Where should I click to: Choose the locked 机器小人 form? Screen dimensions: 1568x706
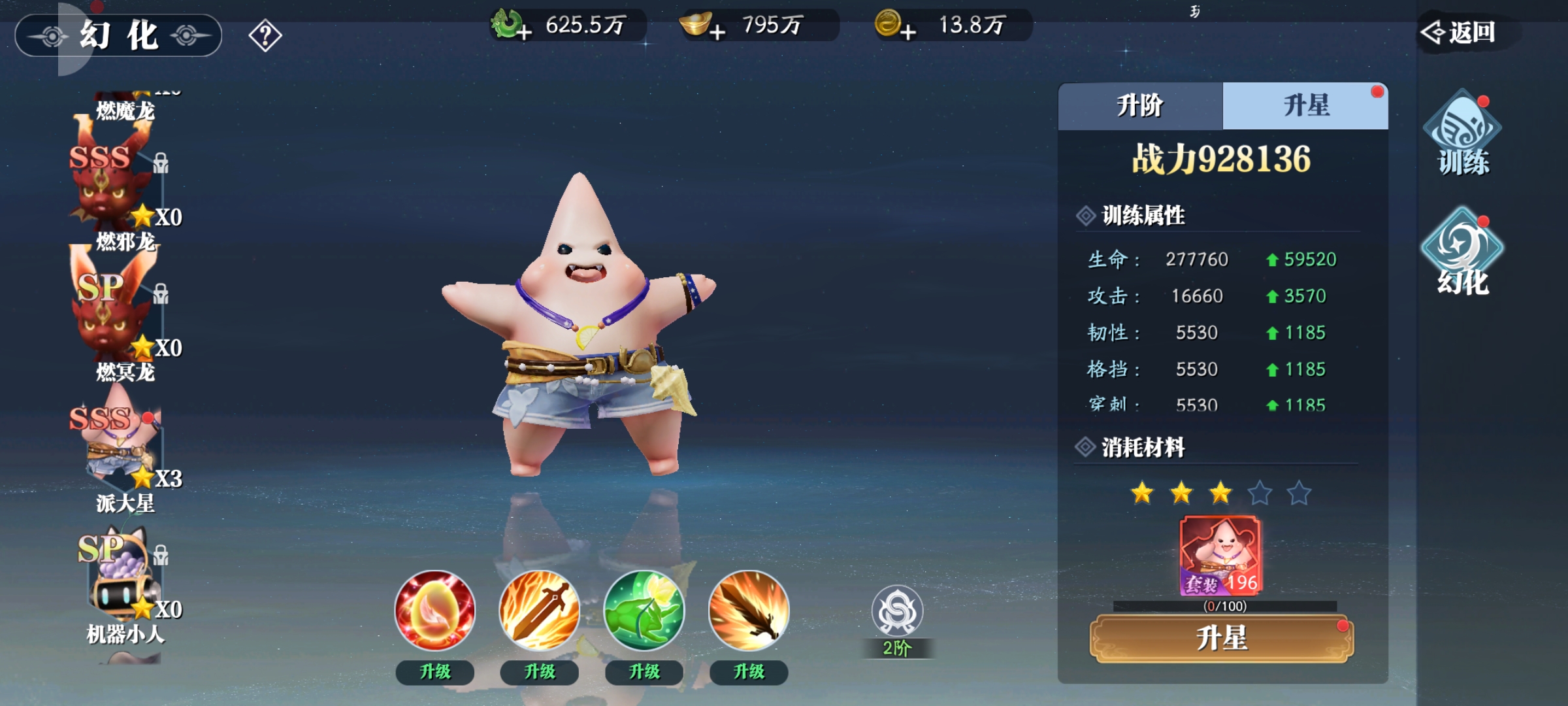[121, 575]
